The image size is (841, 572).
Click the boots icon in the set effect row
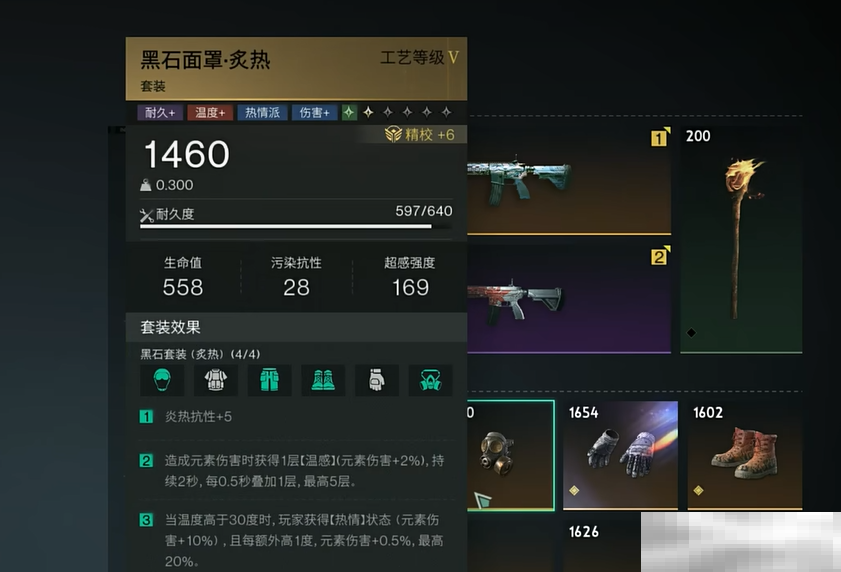tap(323, 380)
